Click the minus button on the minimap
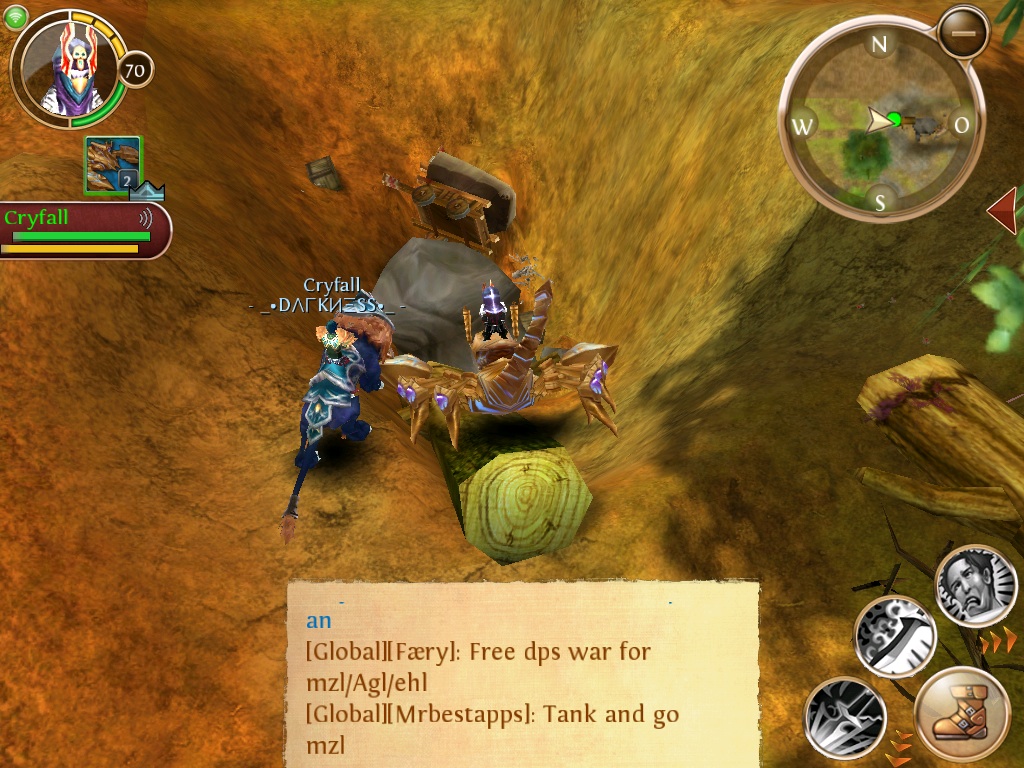This screenshot has height=768, width=1024. tap(963, 32)
